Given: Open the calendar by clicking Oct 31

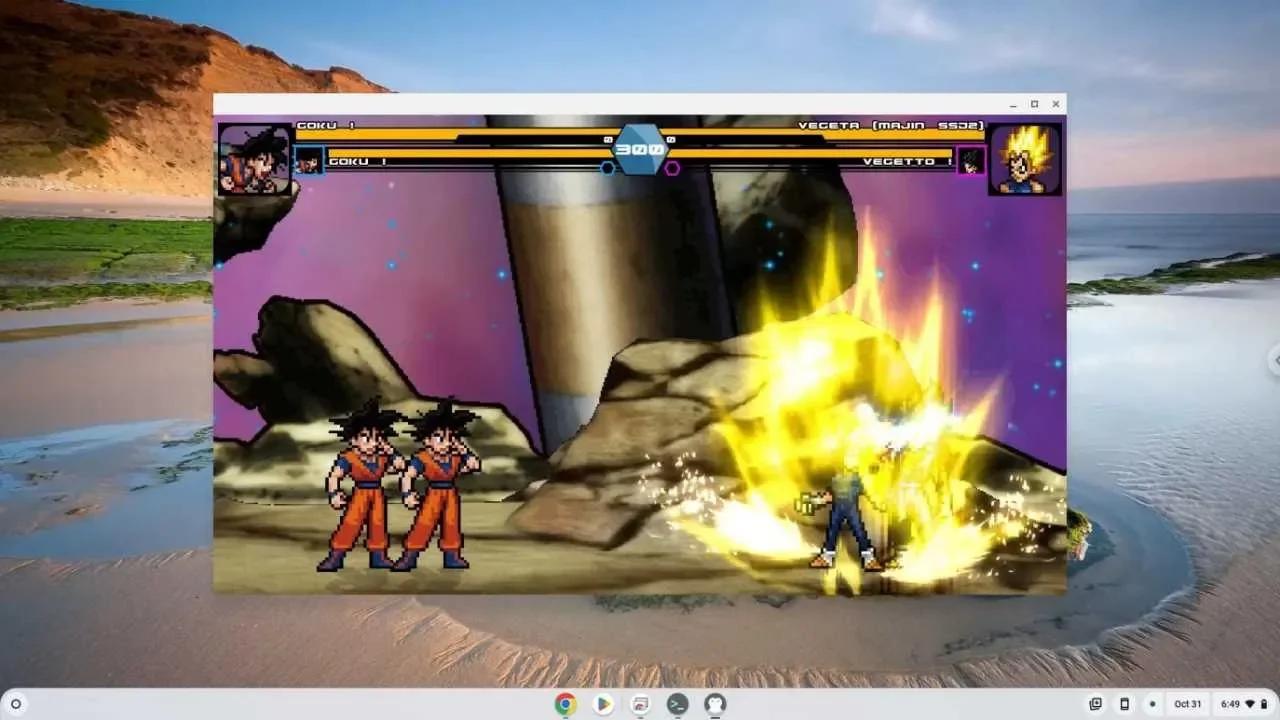Looking at the screenshot, I should [x=1188, y=704].
